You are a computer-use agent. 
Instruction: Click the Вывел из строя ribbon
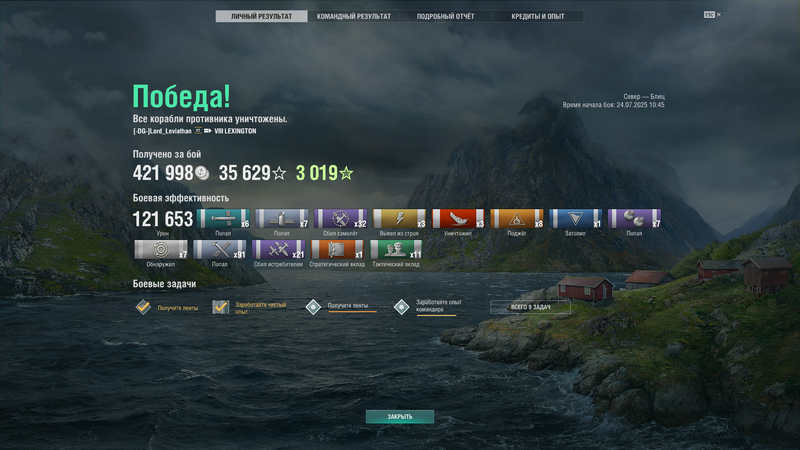399,219
